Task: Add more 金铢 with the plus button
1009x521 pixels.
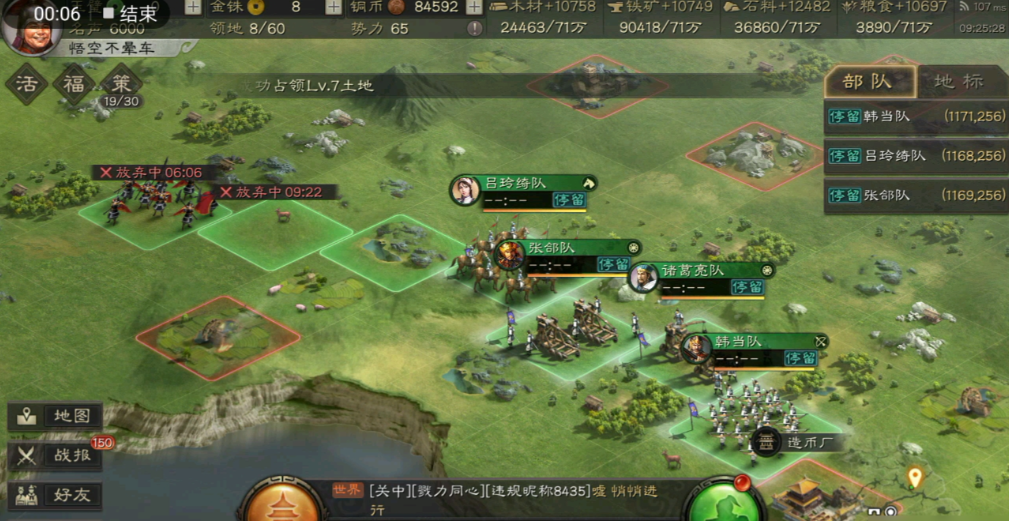Action: [x=192, y=7]
